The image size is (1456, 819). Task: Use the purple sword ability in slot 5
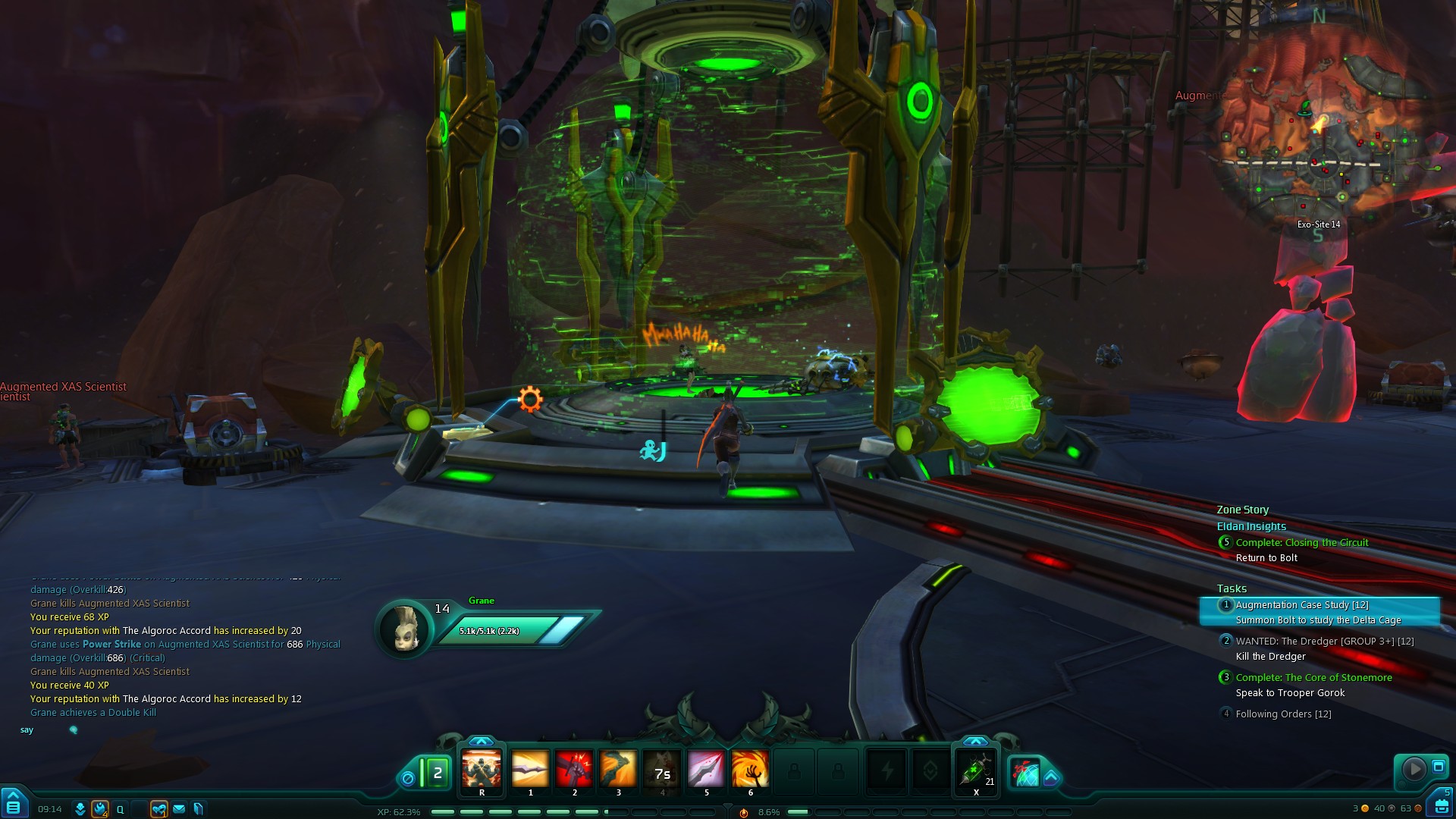[706, 770]
